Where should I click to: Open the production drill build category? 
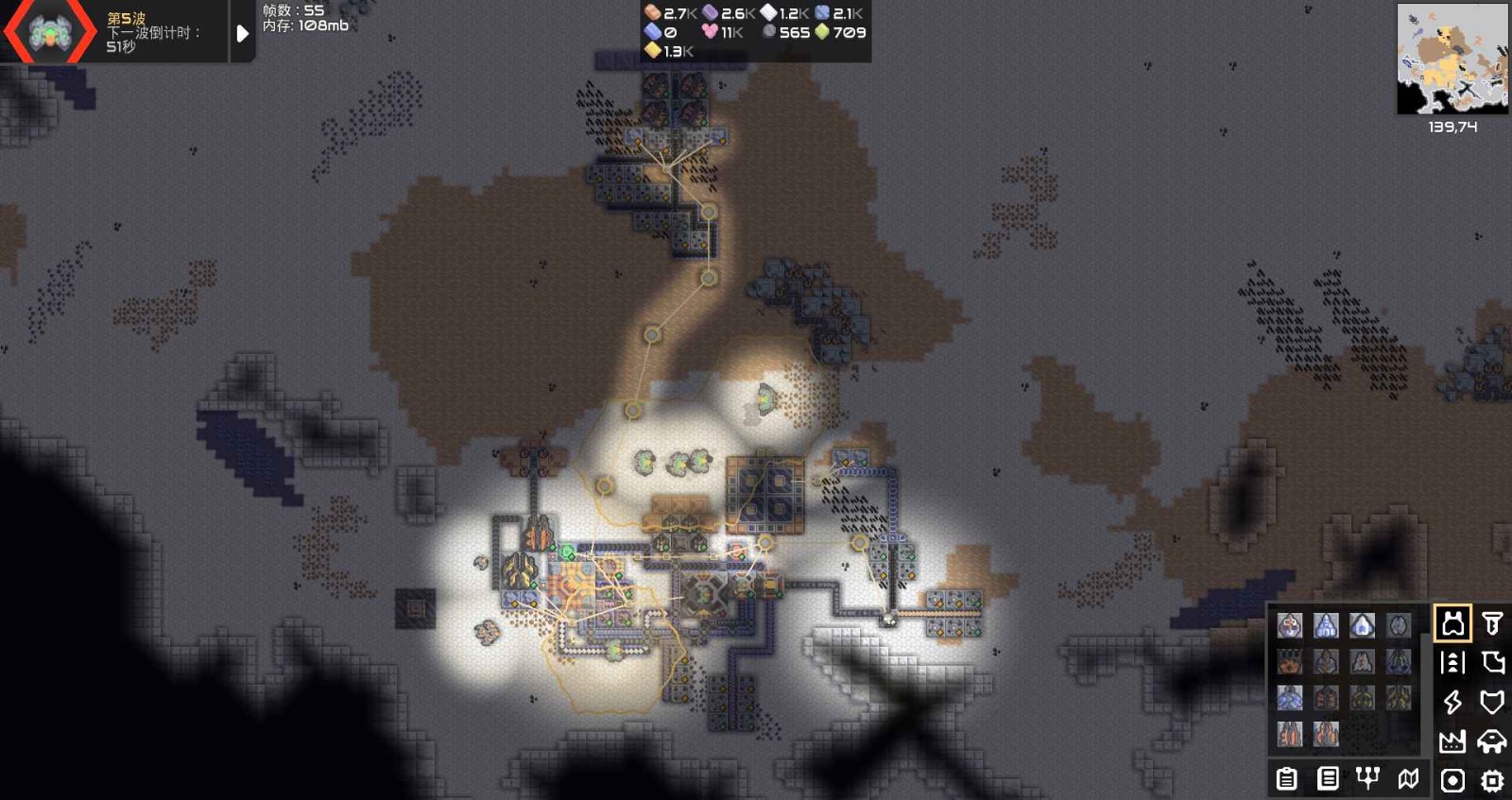tap(1490, 624)
